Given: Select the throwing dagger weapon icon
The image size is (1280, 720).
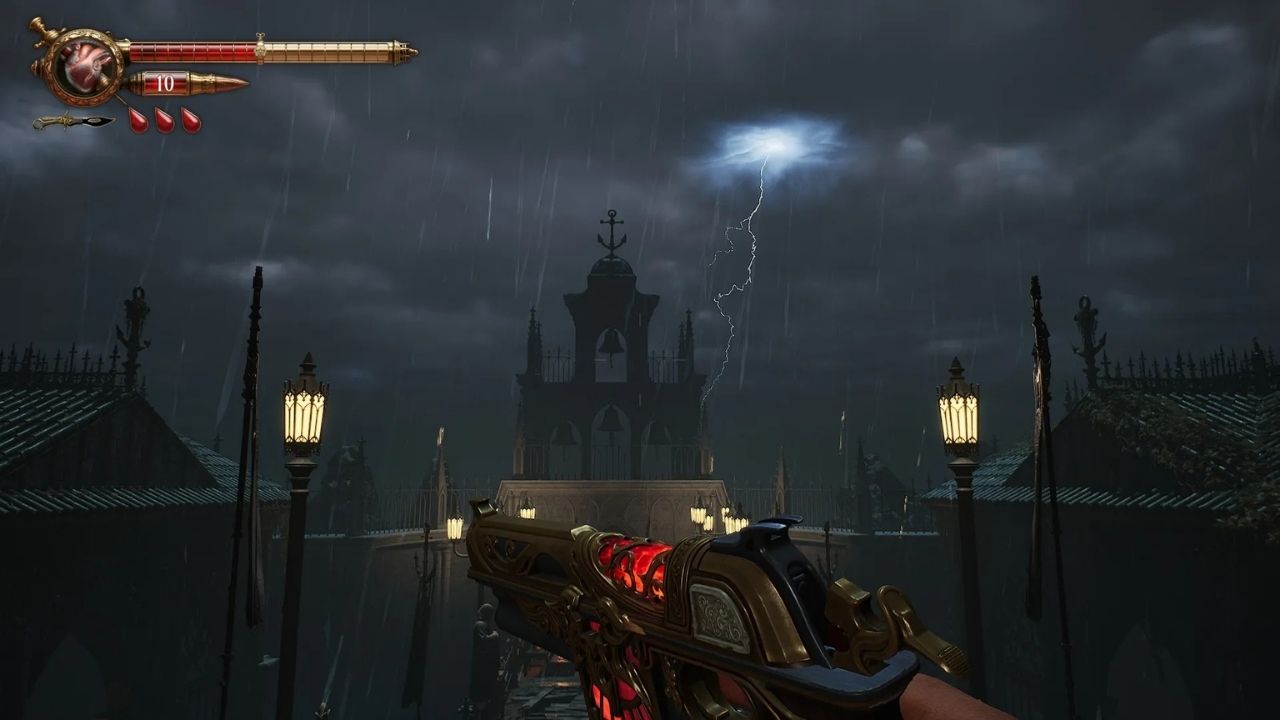Looking at the screenshot, I should (72, 122).
